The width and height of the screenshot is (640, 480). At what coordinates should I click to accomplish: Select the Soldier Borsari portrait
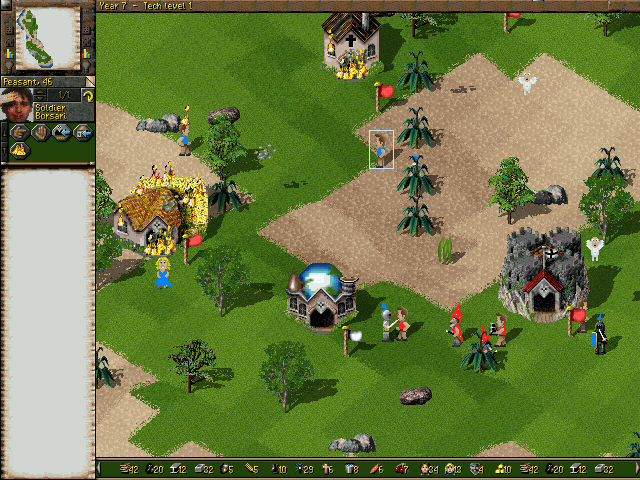coord(17,103)
